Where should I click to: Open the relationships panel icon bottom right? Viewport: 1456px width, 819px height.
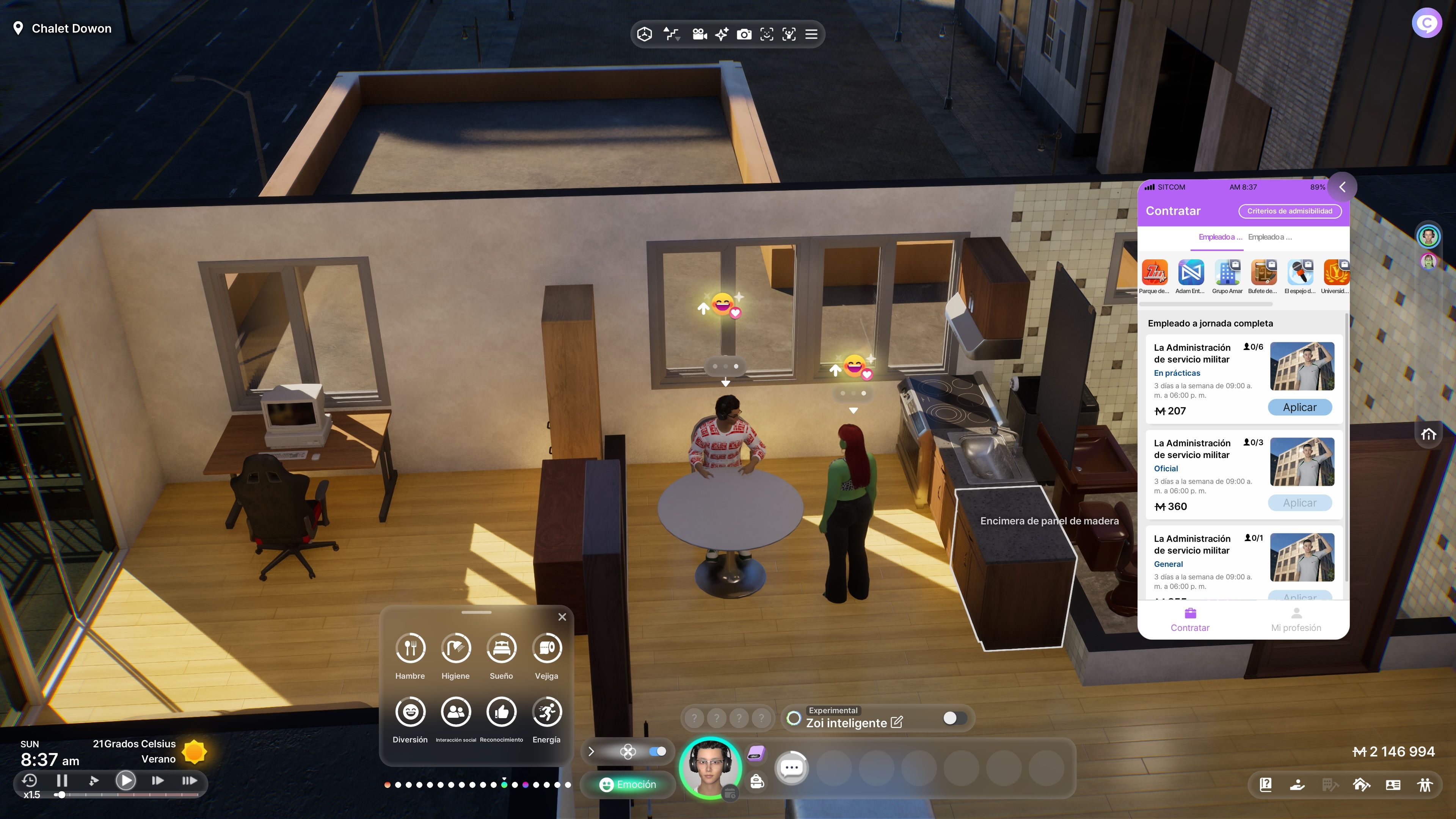tap(1426, 784)
